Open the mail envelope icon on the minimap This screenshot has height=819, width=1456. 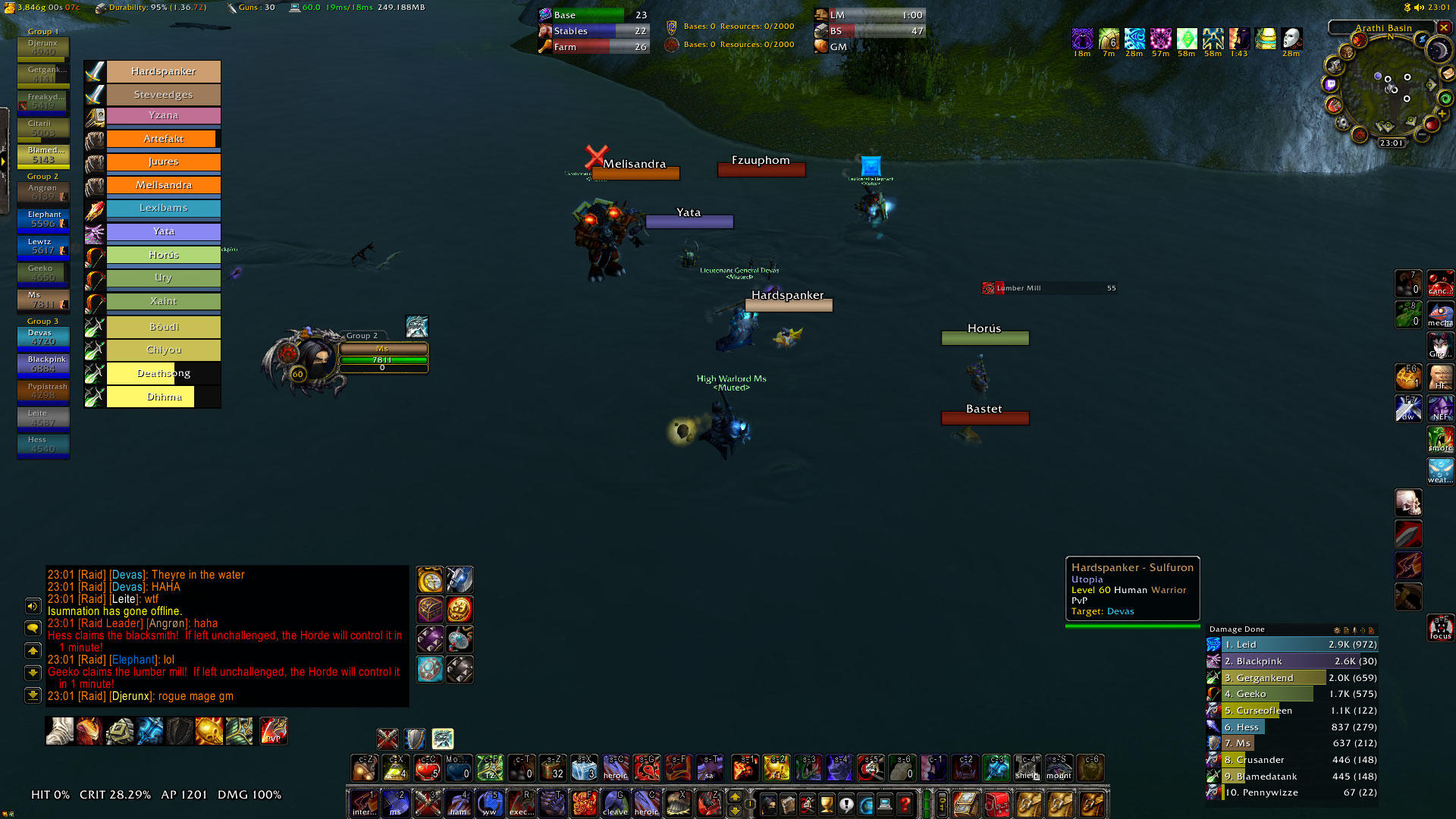tap(1448, 74)
